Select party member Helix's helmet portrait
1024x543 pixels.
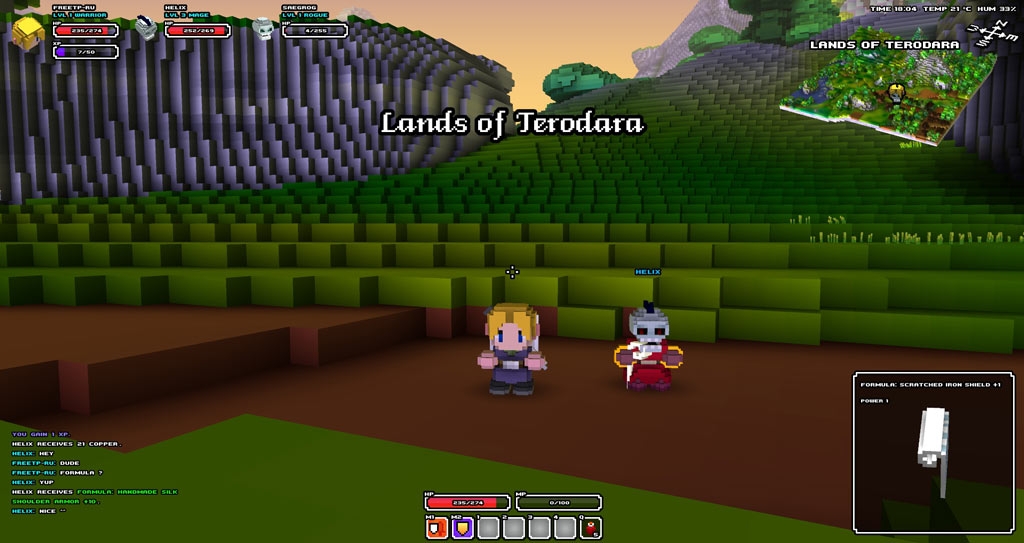pos(147,28)
